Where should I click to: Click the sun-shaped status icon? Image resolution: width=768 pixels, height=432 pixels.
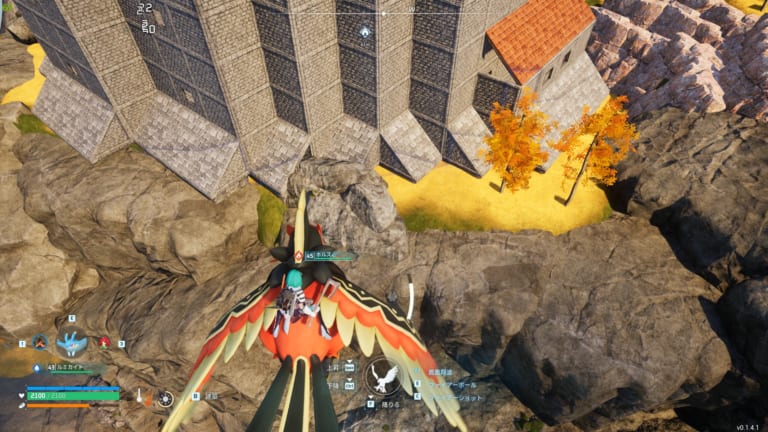tap(164, 398)
